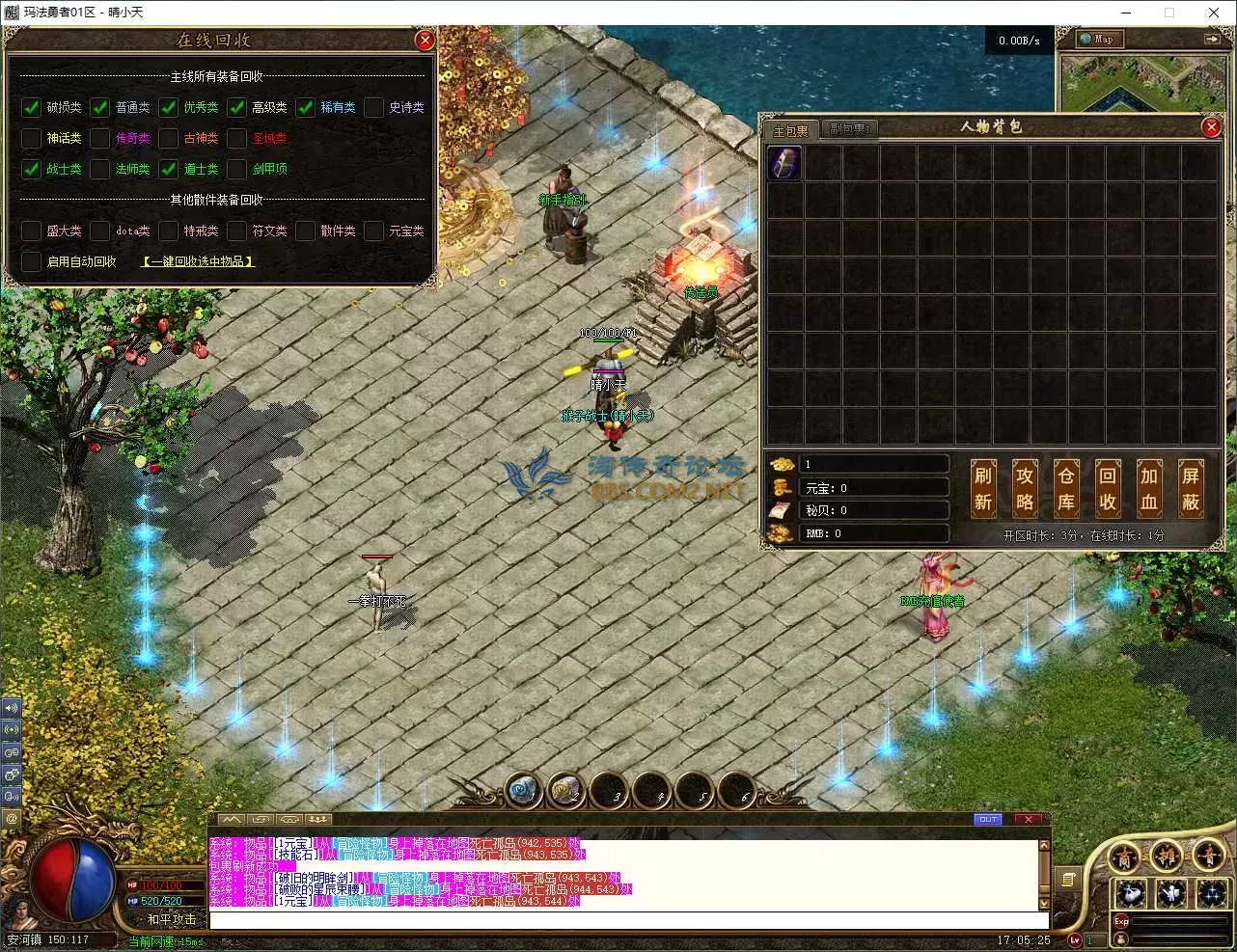The width and height of the screenshot is (1237, 952).
Task: Open the 攻略 guide button
Action: coord(1024,488)
